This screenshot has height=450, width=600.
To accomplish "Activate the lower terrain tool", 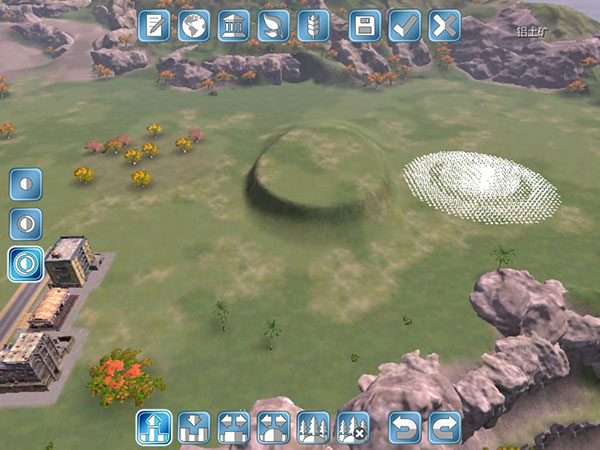I will (194, 428).
